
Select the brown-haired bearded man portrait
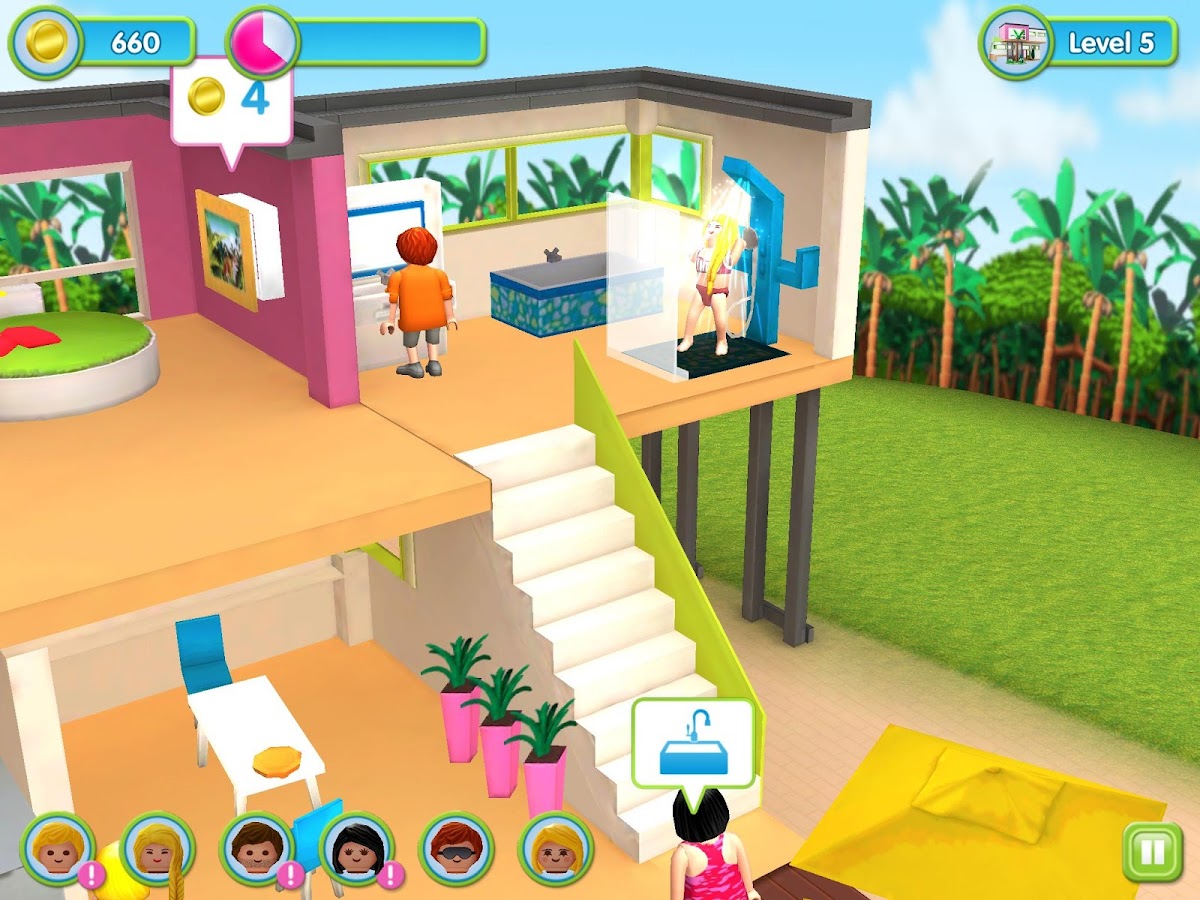point(257,849)
